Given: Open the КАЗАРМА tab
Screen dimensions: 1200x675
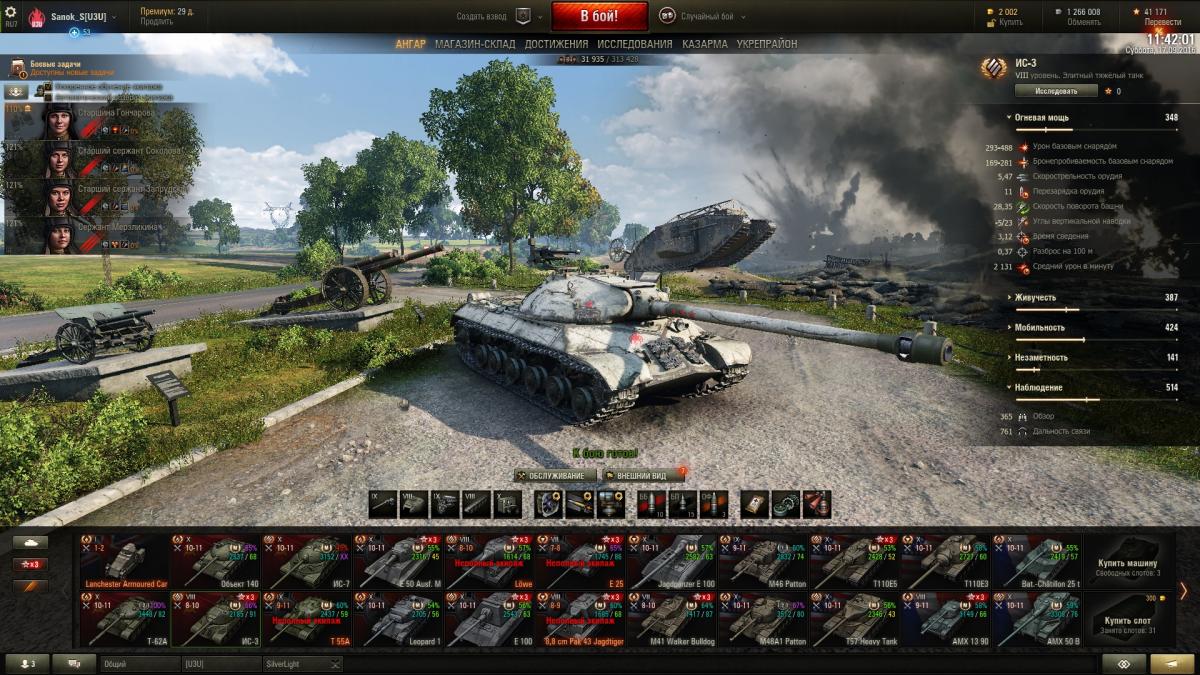Looking at the screenshot, I should click(x=705, y=44).
